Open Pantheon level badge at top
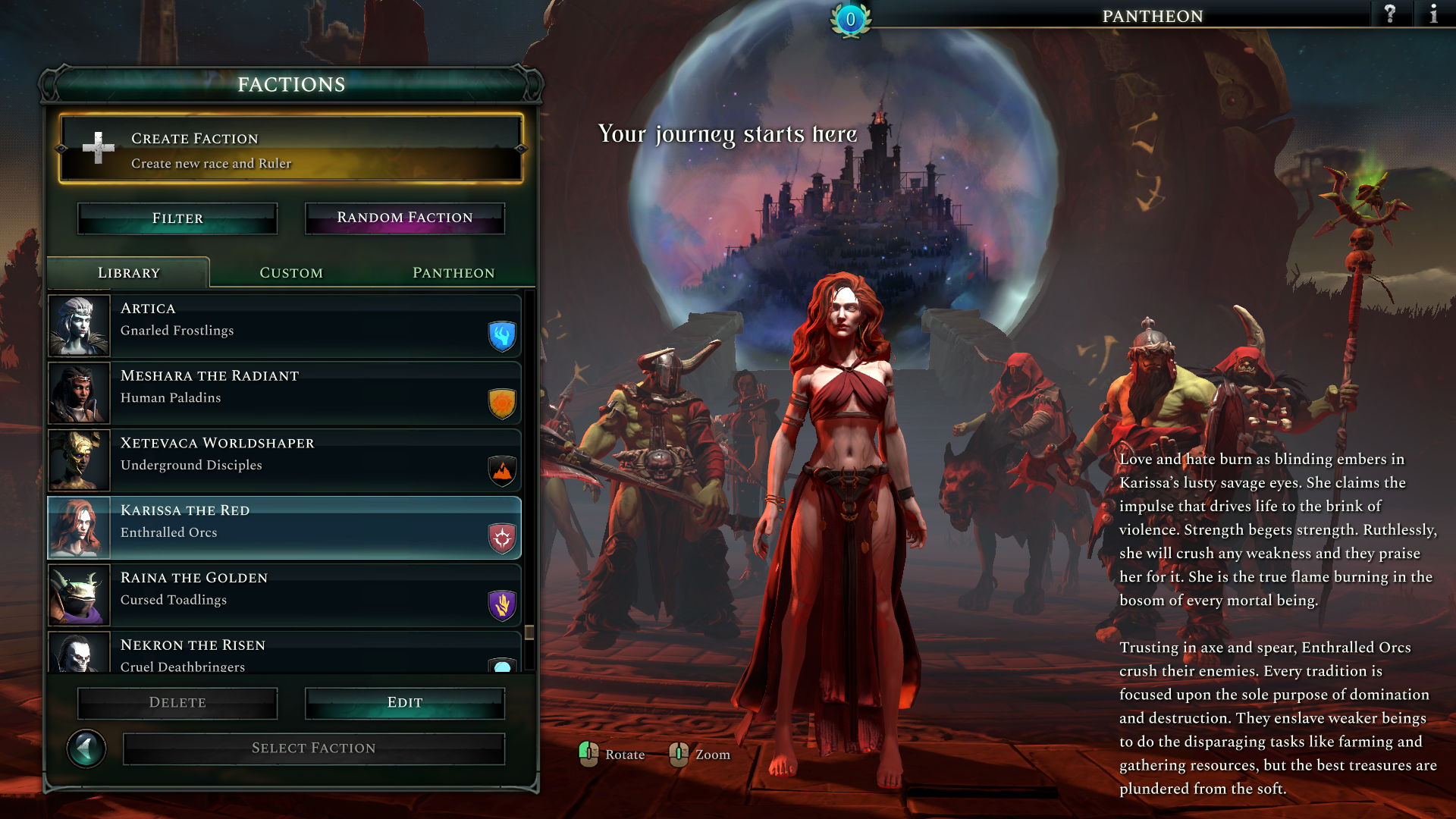Viewport: 1456px width, 819px height. [x=851, y=20]
